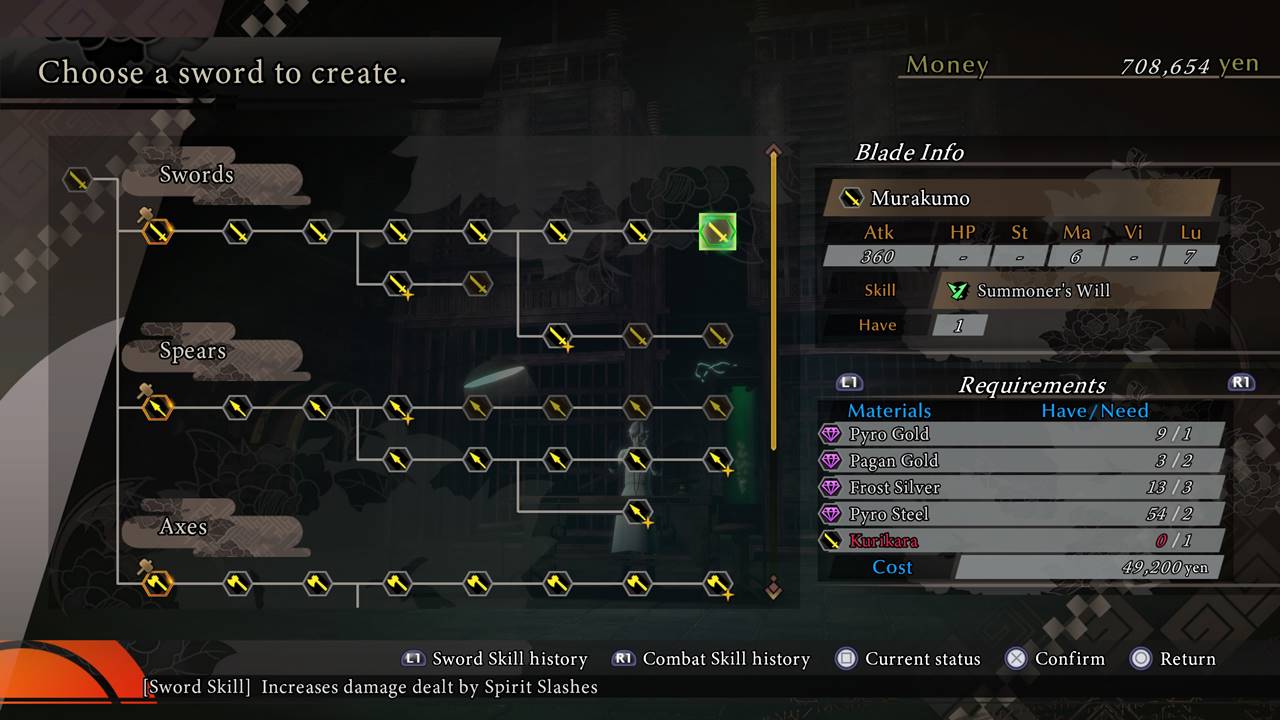Click the Swords category header
1280x720 pixels.
pos(196,175)
